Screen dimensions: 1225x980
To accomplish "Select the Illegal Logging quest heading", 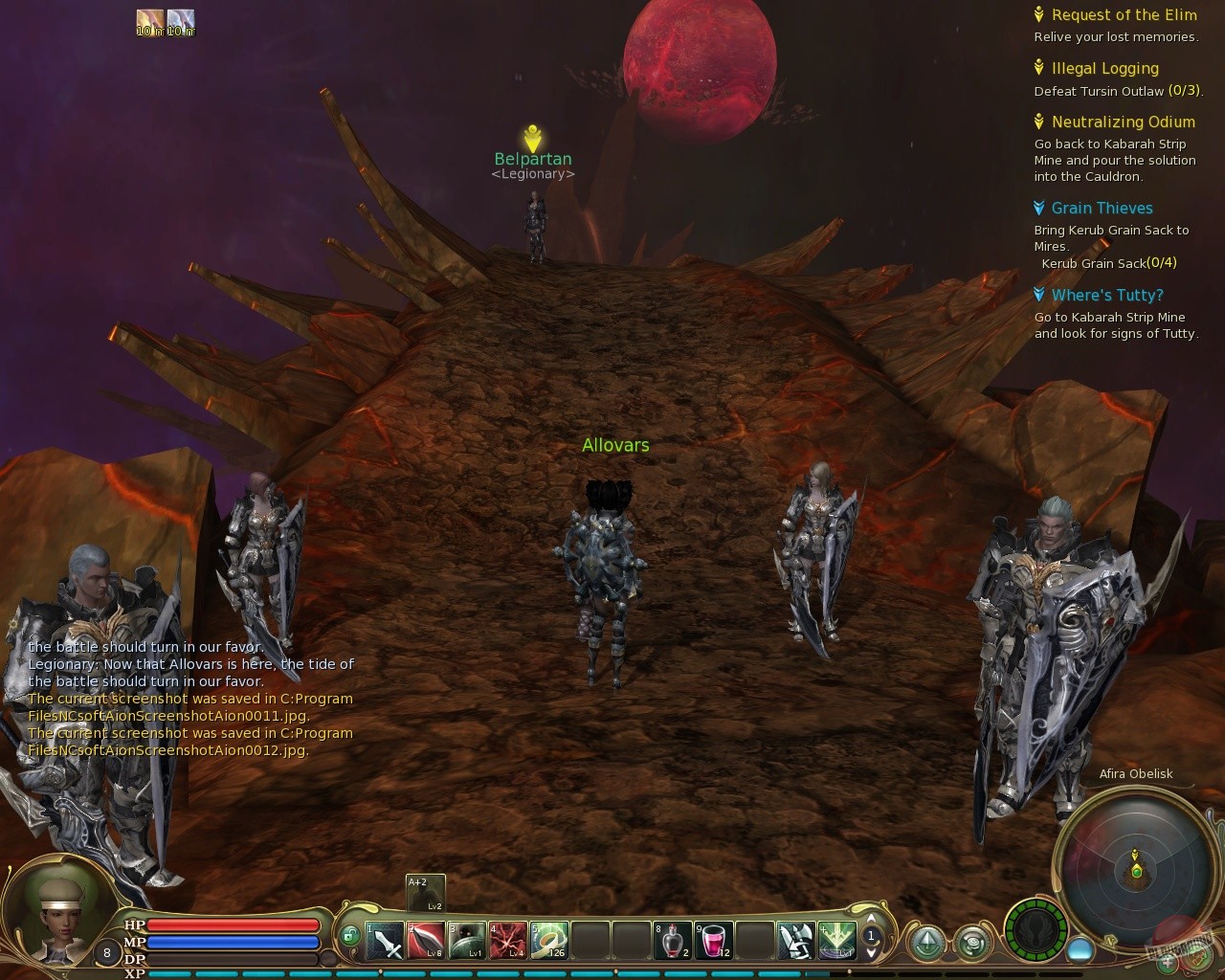I will [x=1104, y=68].
